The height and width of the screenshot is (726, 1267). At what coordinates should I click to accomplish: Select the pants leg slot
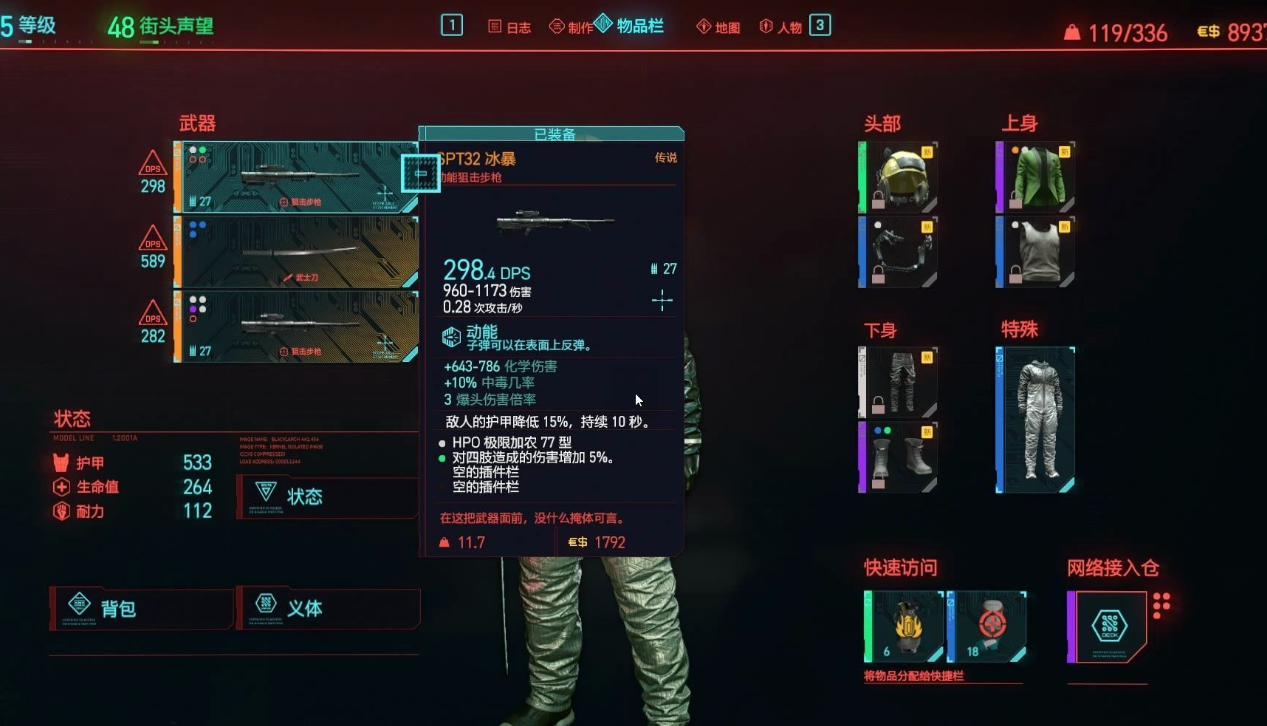[x=898, y=382]
